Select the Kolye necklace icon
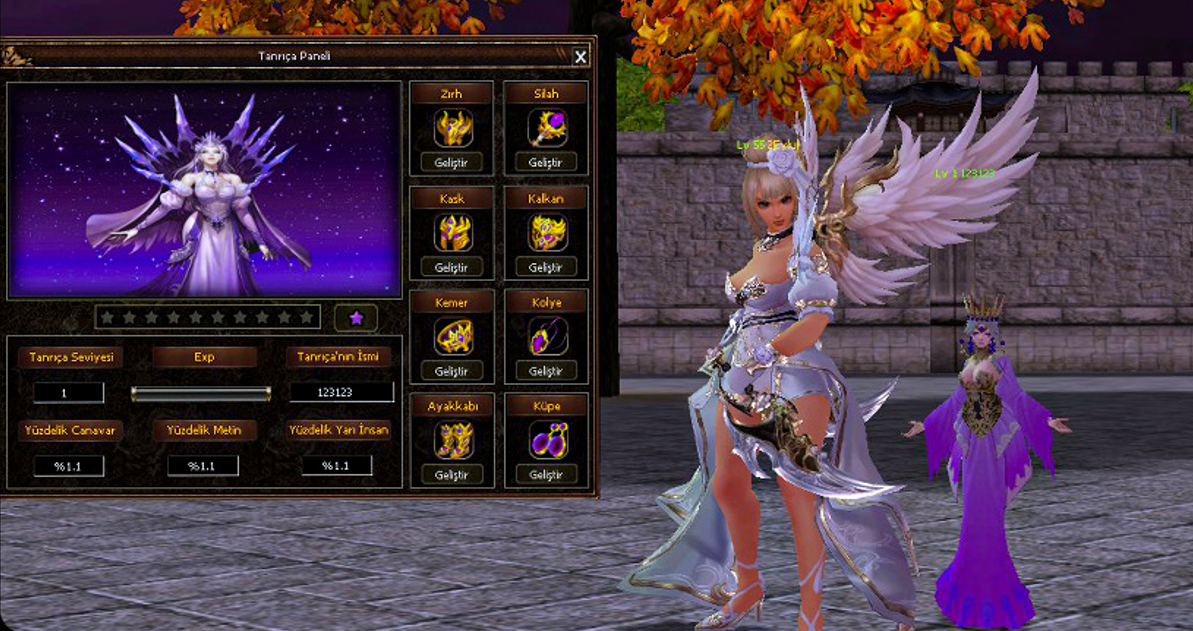1193x631 pixels. (547, 337)
